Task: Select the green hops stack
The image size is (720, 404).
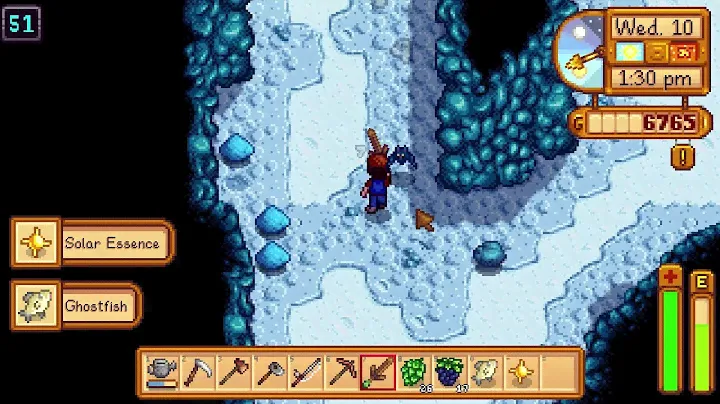Action: click(x=413, y=371)
